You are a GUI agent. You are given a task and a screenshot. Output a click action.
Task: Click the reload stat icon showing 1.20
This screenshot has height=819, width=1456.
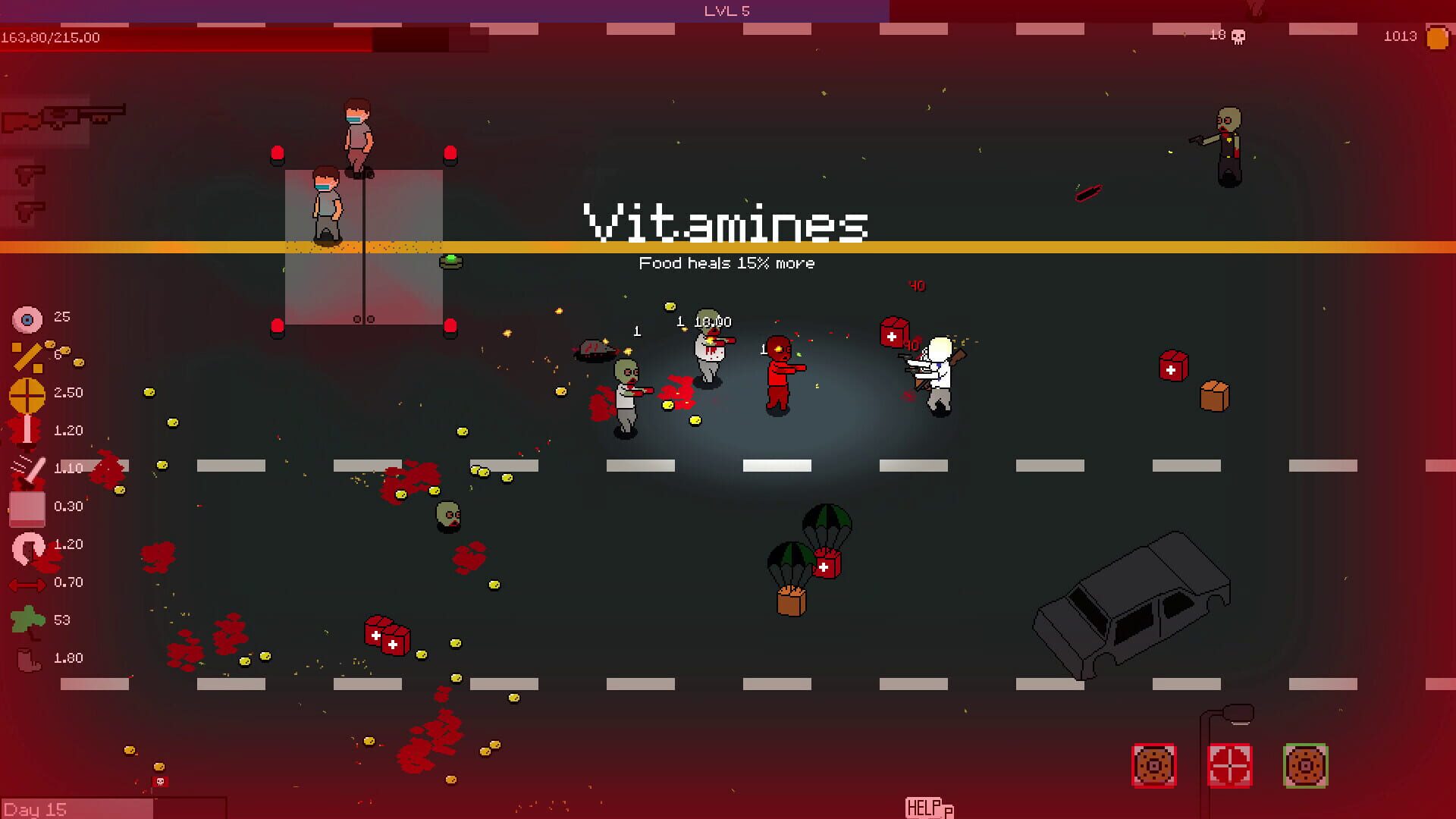[x=29, y=544]
